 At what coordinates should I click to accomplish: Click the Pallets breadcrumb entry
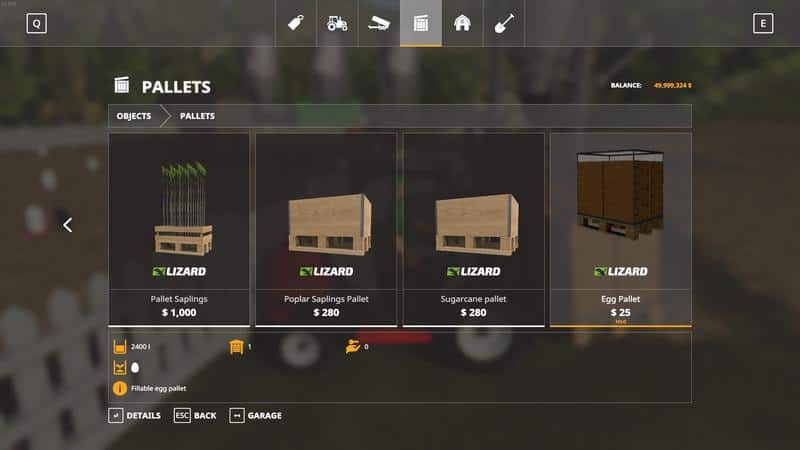[197, 116]
